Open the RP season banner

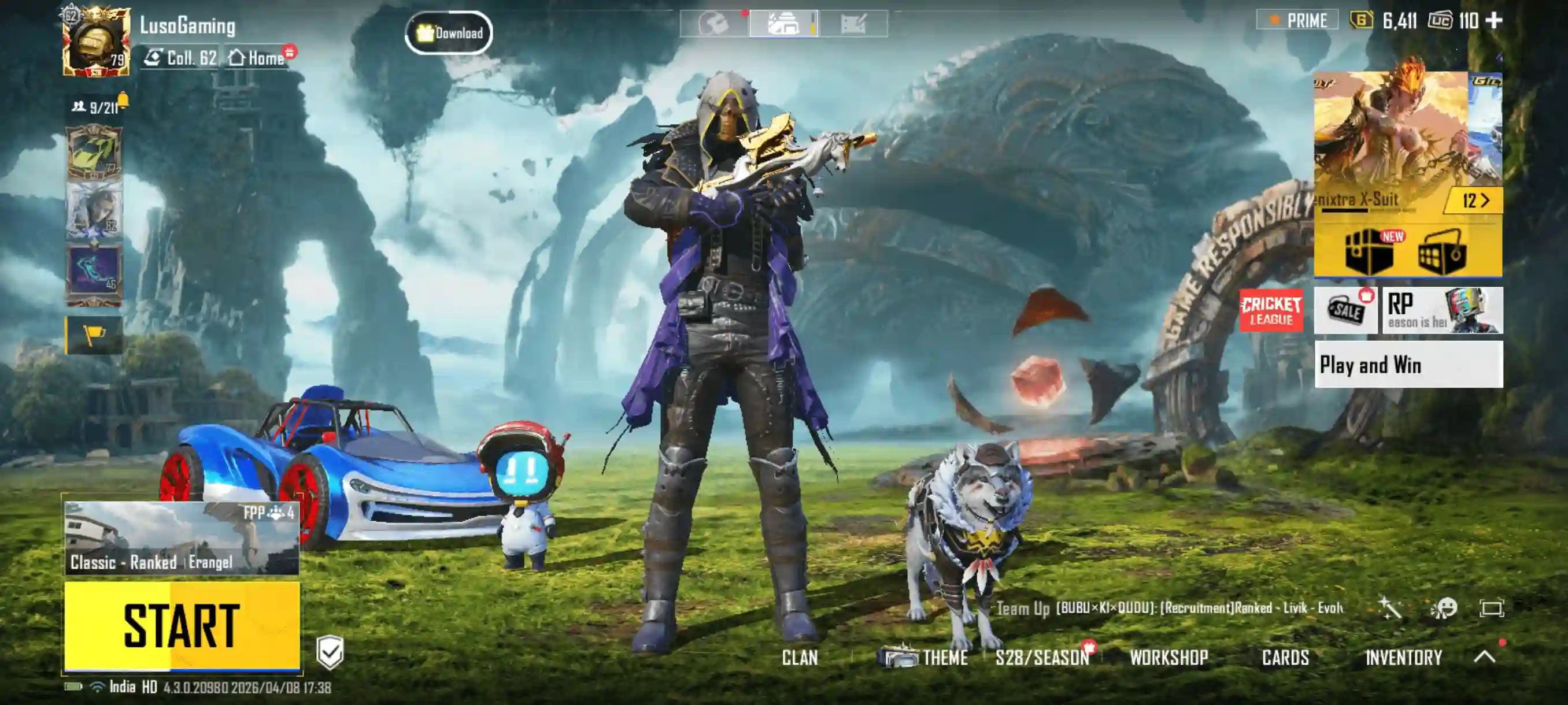(1441, 310)
